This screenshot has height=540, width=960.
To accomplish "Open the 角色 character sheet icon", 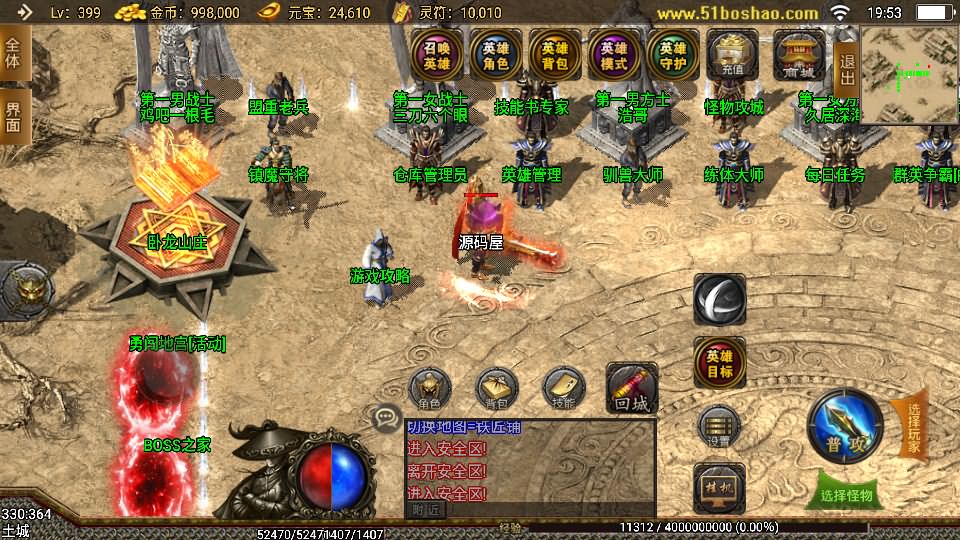I will pyautogui.click(x=430, y=390).
